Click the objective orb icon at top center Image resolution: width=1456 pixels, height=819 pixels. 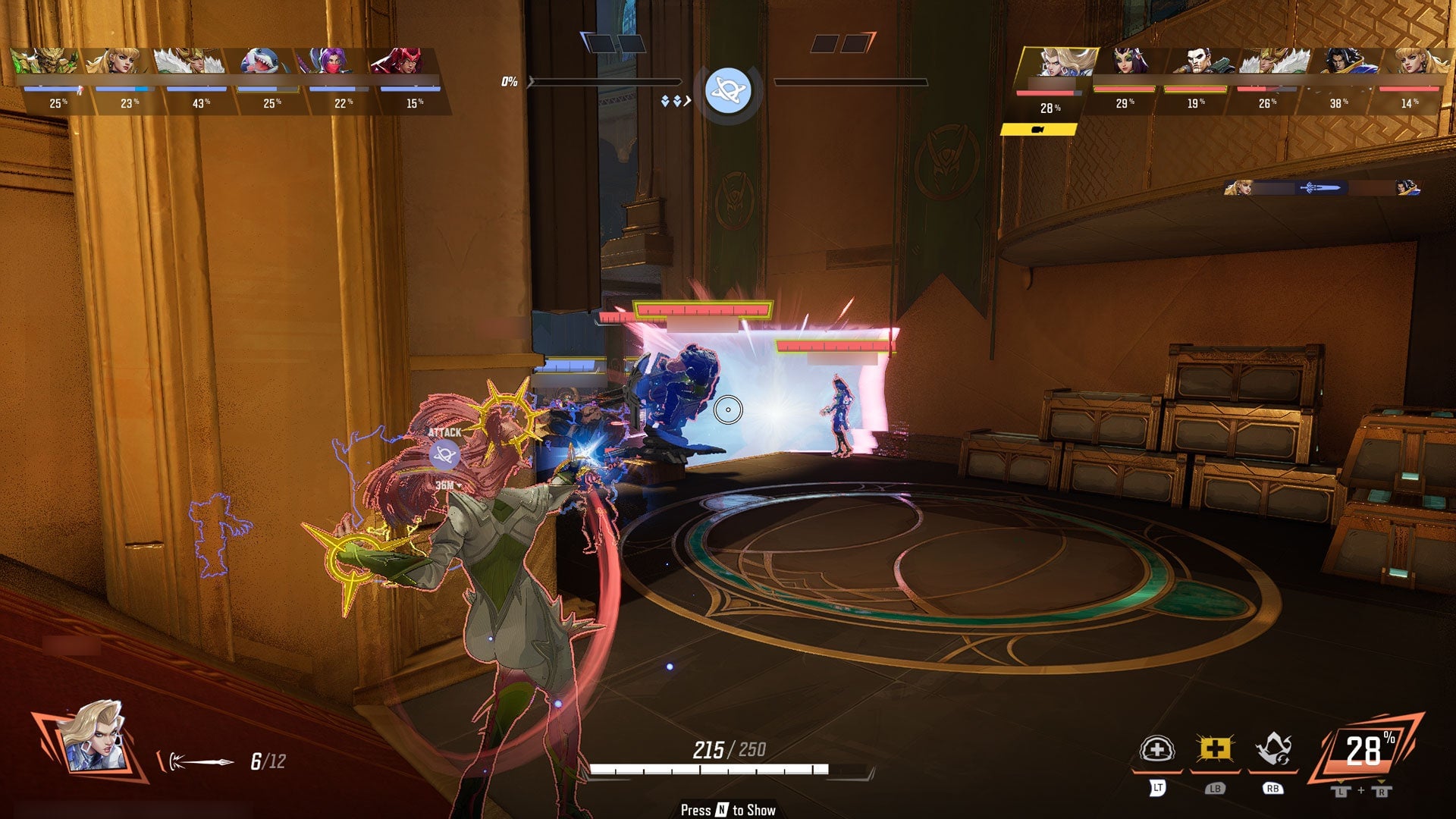click(729, 89)
